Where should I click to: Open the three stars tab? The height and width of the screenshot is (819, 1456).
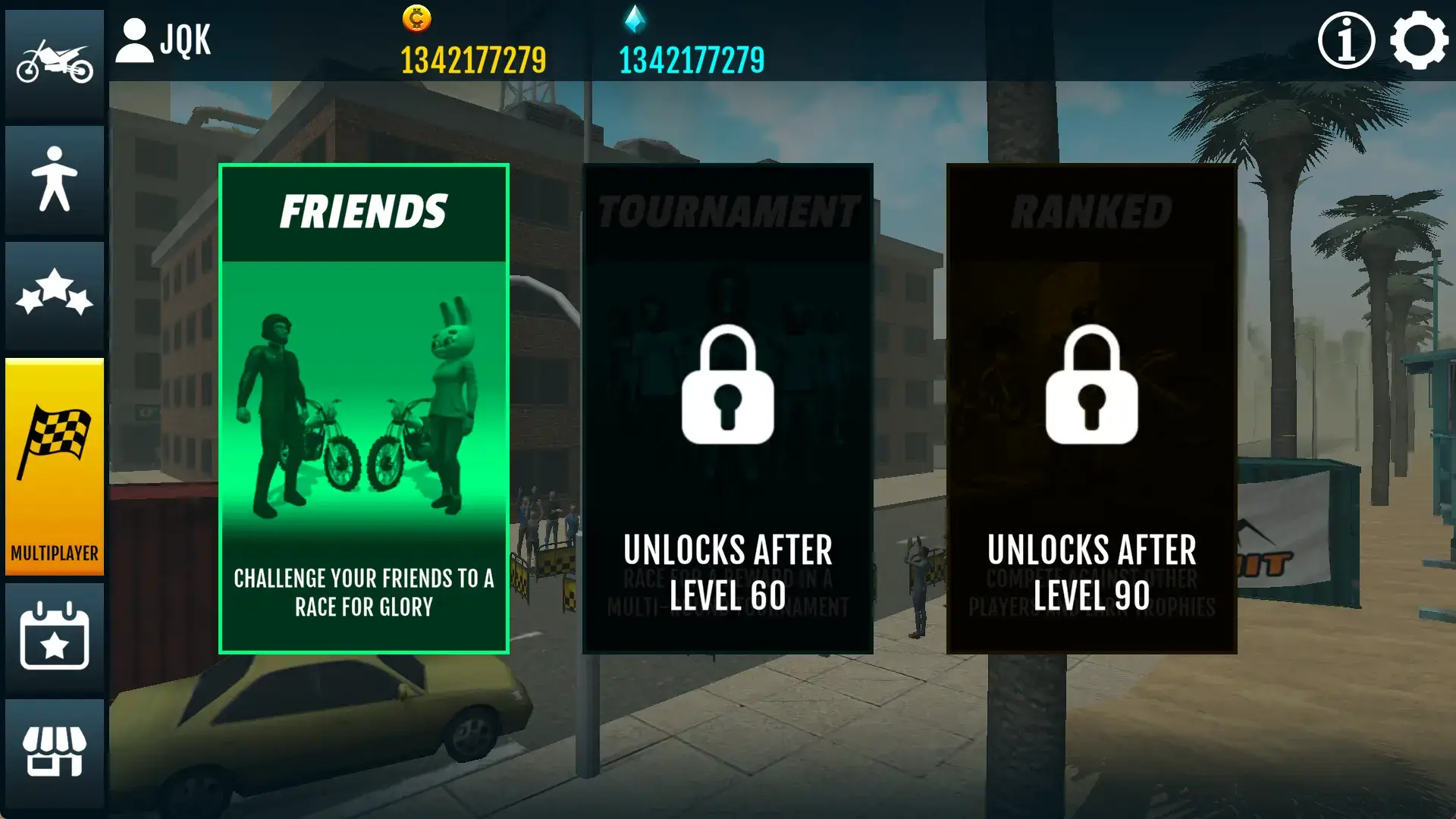55,294
